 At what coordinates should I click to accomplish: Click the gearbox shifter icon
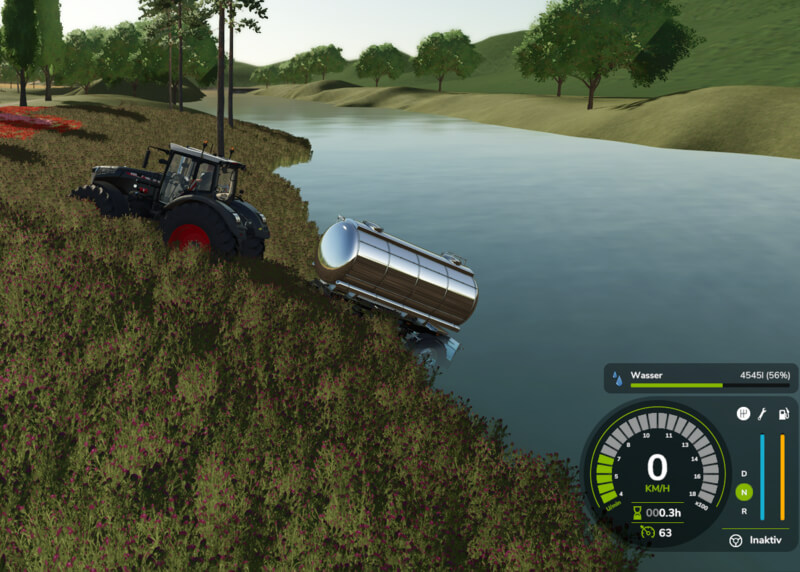point(743,413)
